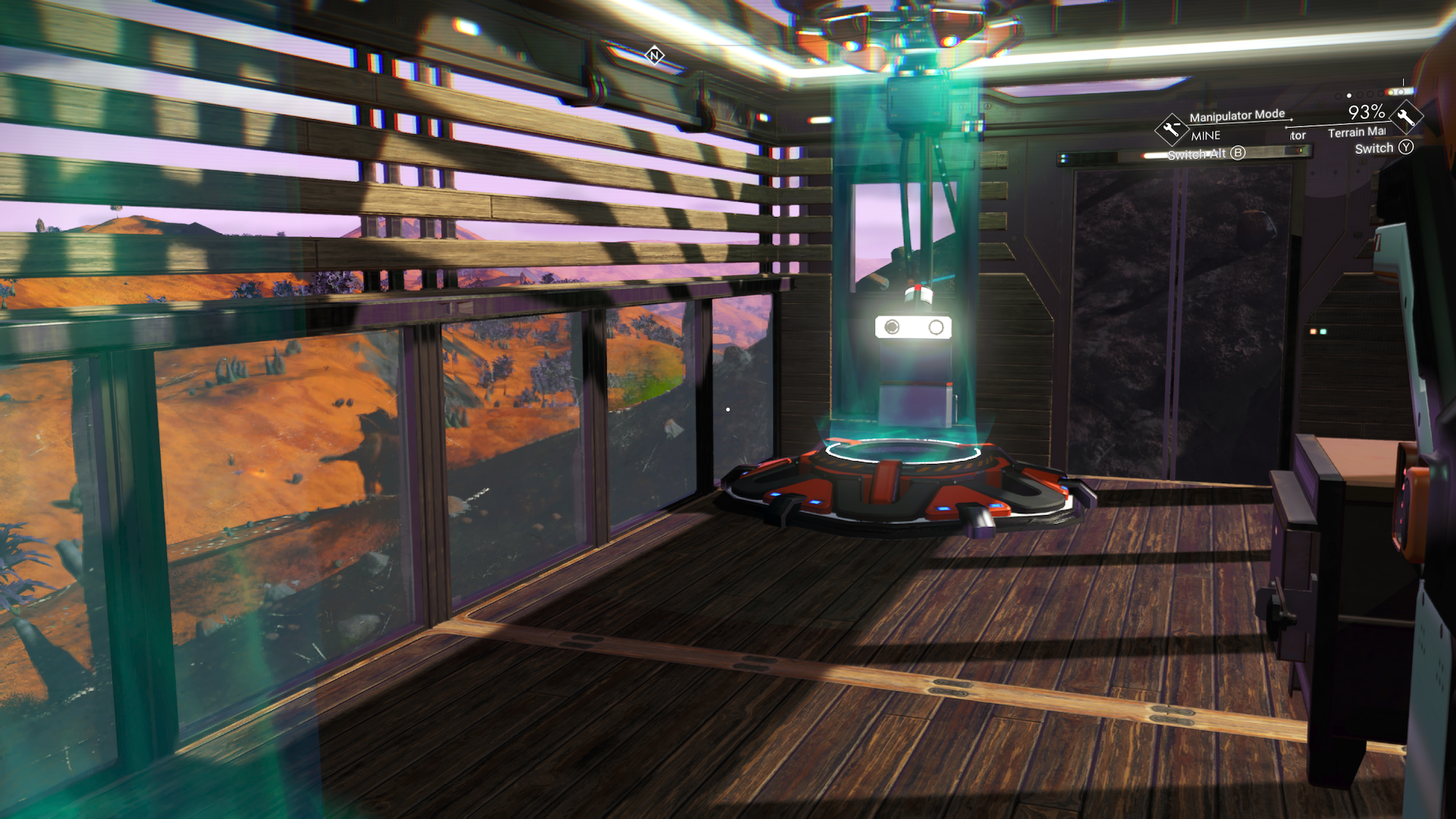This screenshot has width=1456, height=819.
Task: Click the MINE mode text
Action: tap(1205, 135)
